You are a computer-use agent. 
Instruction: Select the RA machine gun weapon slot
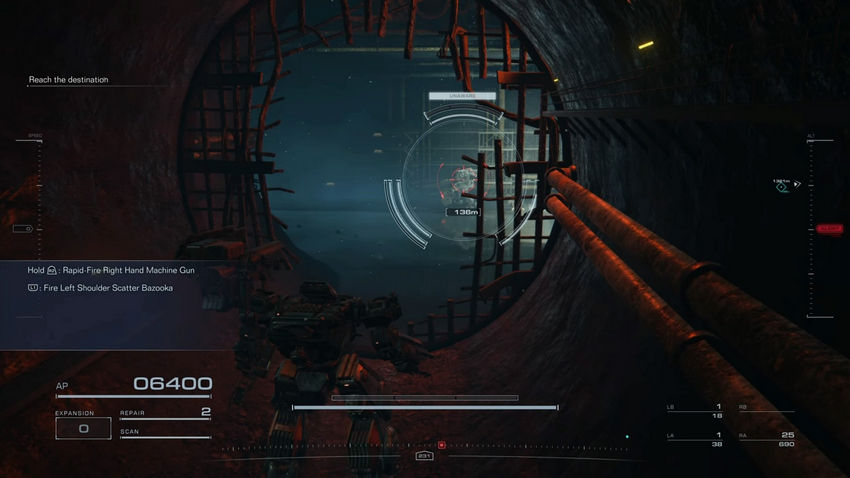tap(767, 438)
